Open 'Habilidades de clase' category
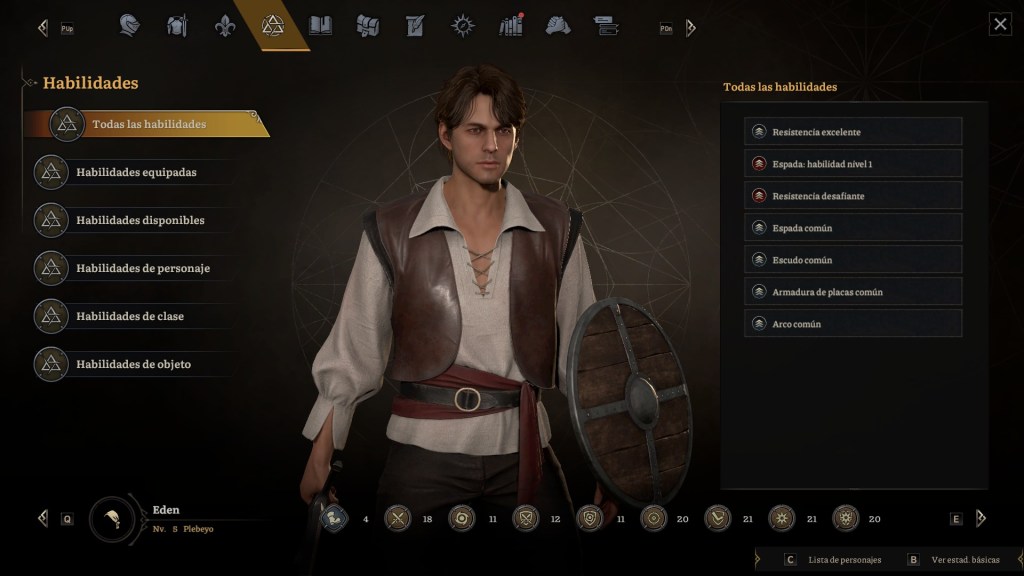 pyautogui.click(x=130, y=316)
